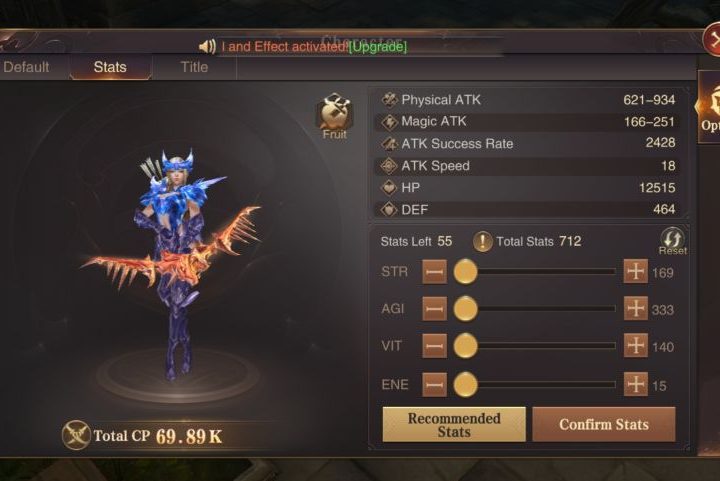This screenshot has width=720, height=481.
Task: Reduce ENE with the minus button
Action: 434,384
